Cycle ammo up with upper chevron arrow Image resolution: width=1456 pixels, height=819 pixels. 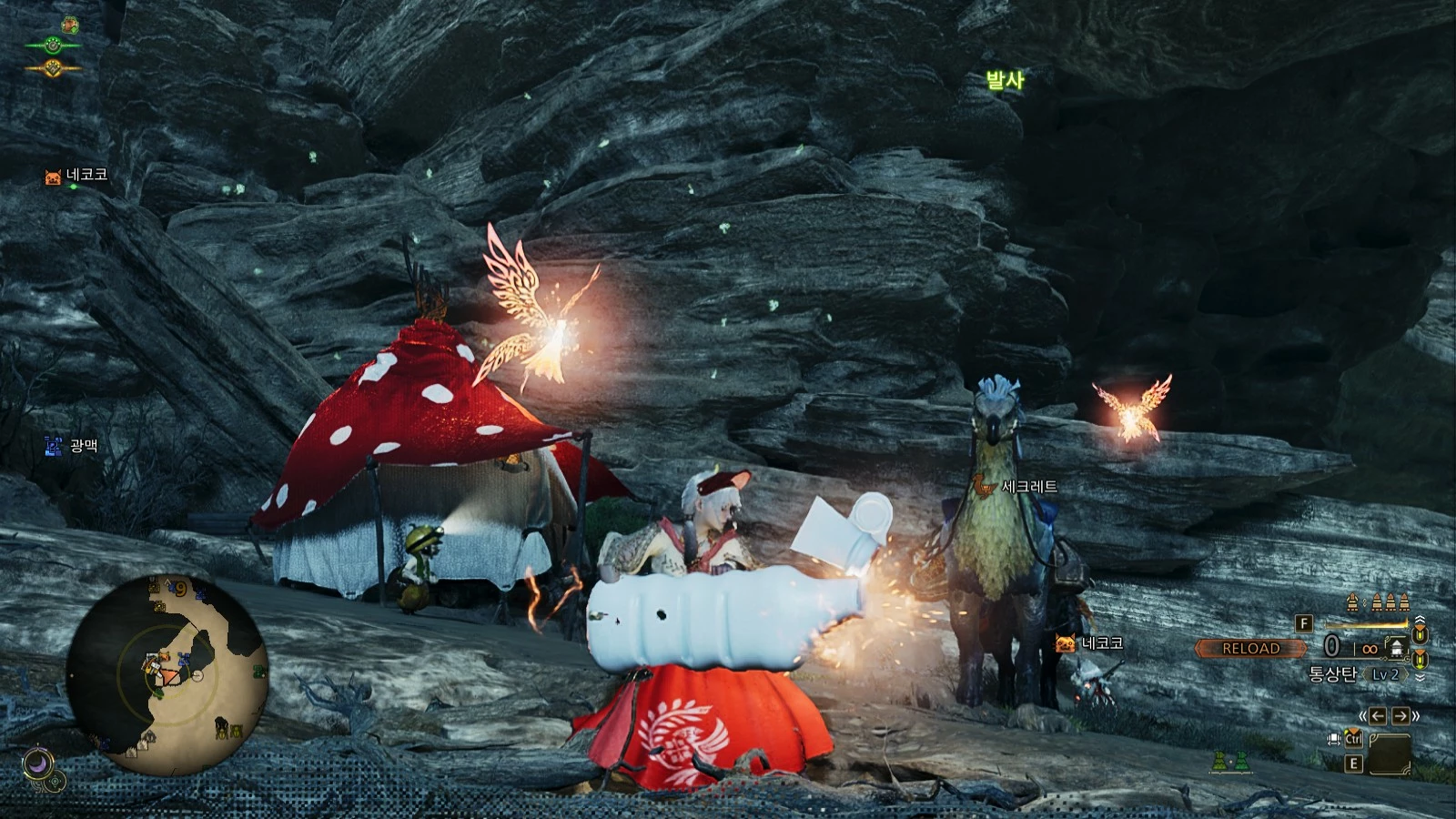coord(1421,619)
